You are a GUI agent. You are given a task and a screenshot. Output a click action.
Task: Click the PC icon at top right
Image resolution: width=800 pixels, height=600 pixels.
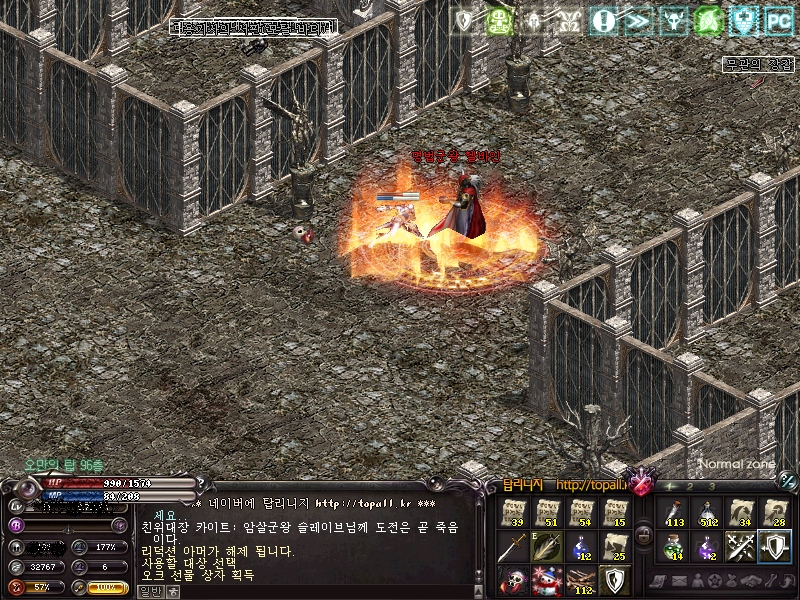click(778, 20)
